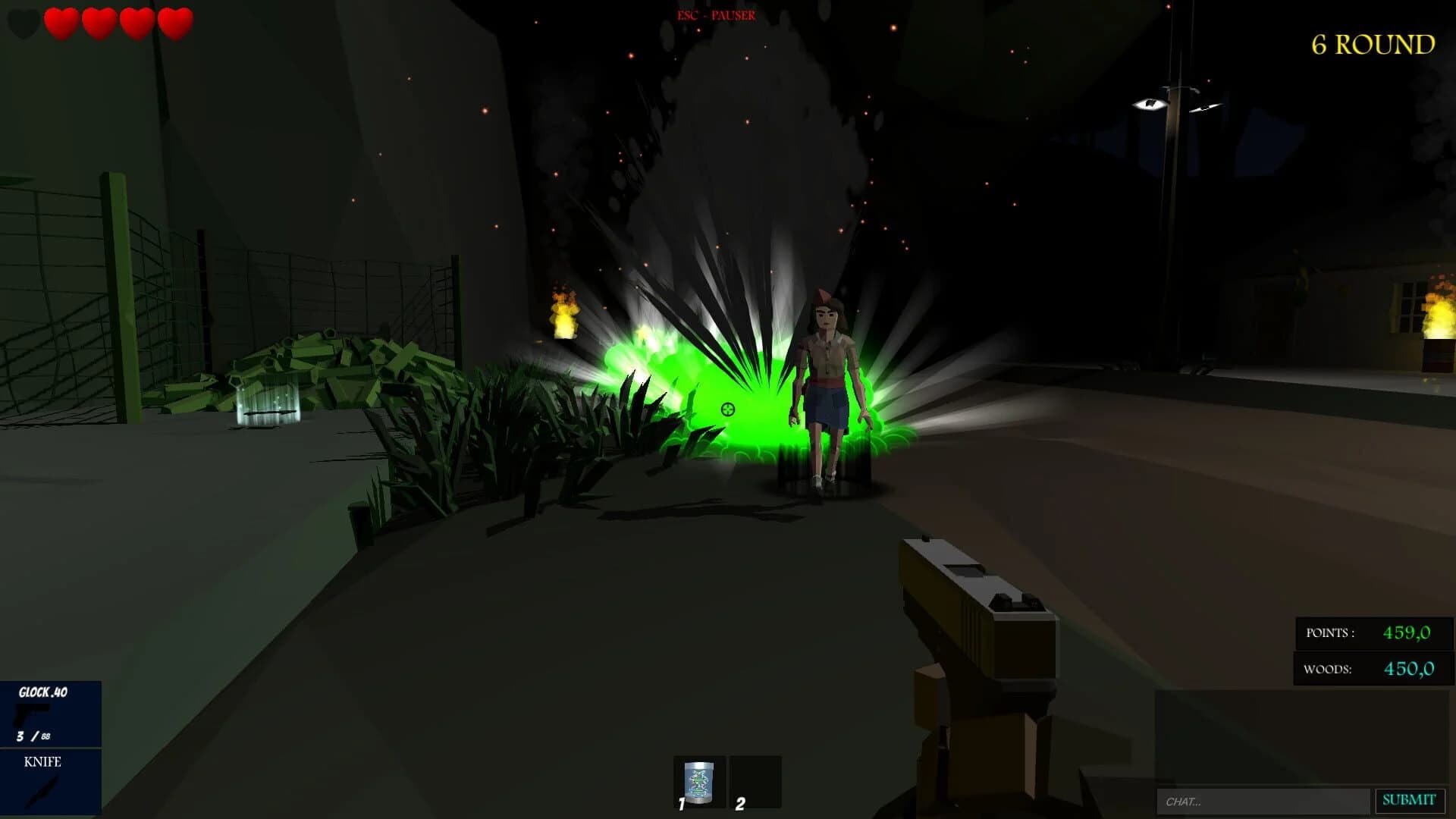This screenshot has height=819, width=1456.
Task: Click the DNA sample jar in slot 1
Action: tap(699, 781)
